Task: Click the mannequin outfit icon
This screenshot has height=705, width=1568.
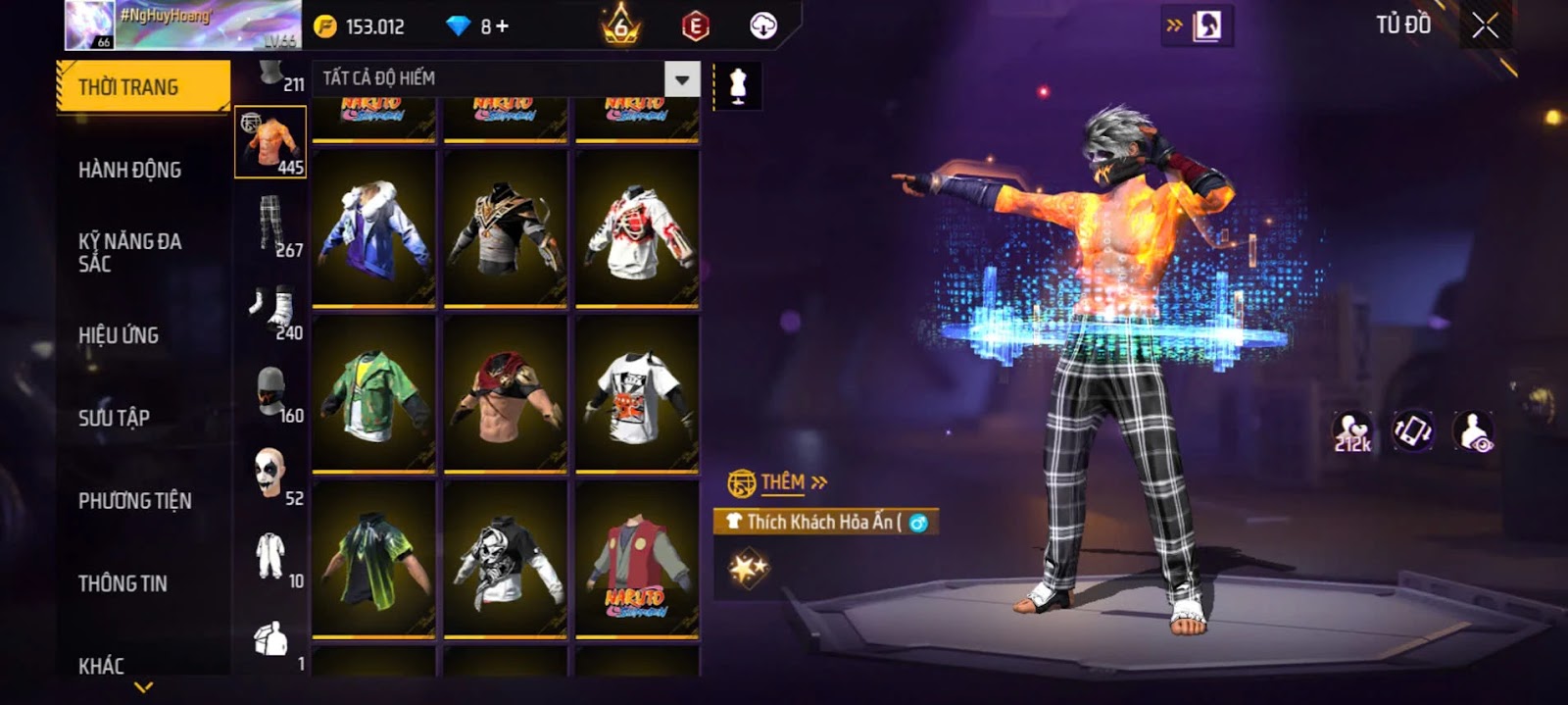Action: point(738,86)
